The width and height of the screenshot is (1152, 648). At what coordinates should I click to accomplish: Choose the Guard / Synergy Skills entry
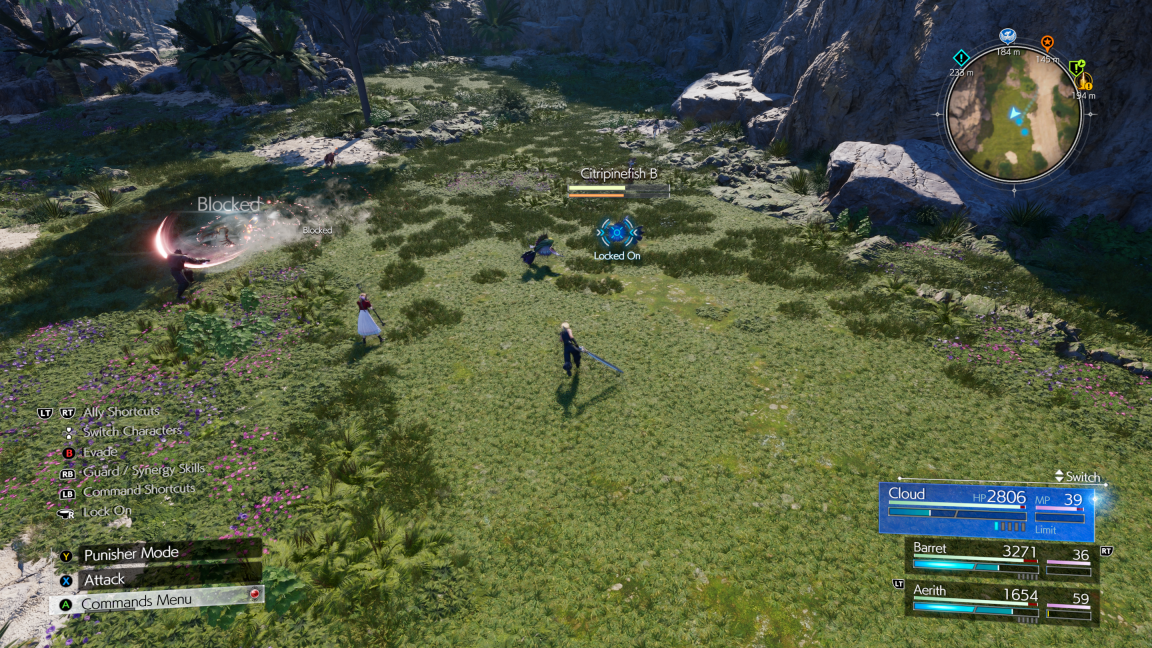pyautogui.click(x=143, y=470)
